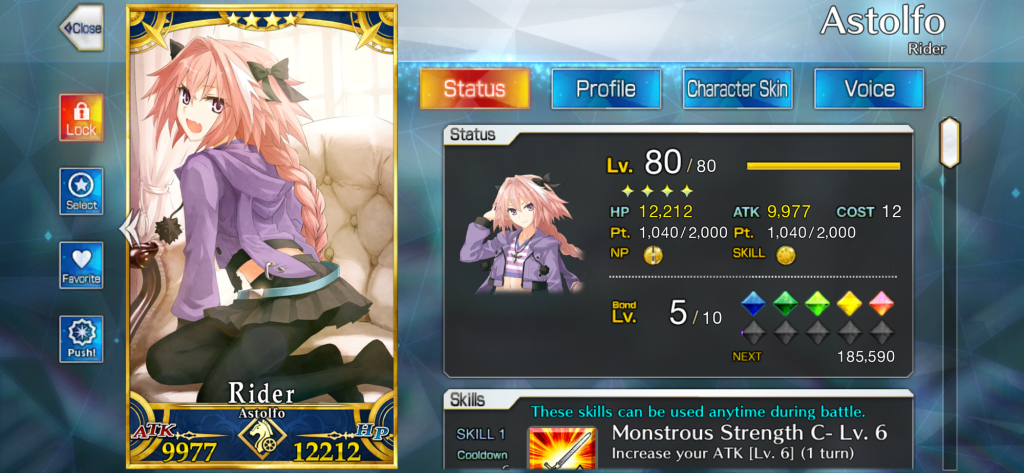Click the Select star button
The height and width of the screenshot is (473, 1024).
click(81, 191)
